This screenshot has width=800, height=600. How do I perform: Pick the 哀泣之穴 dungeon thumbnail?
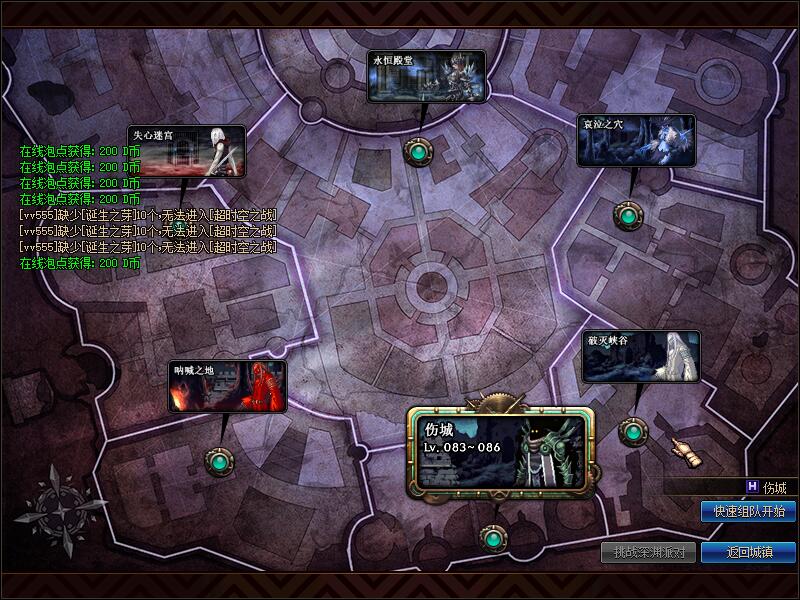(x=635, y=141)
